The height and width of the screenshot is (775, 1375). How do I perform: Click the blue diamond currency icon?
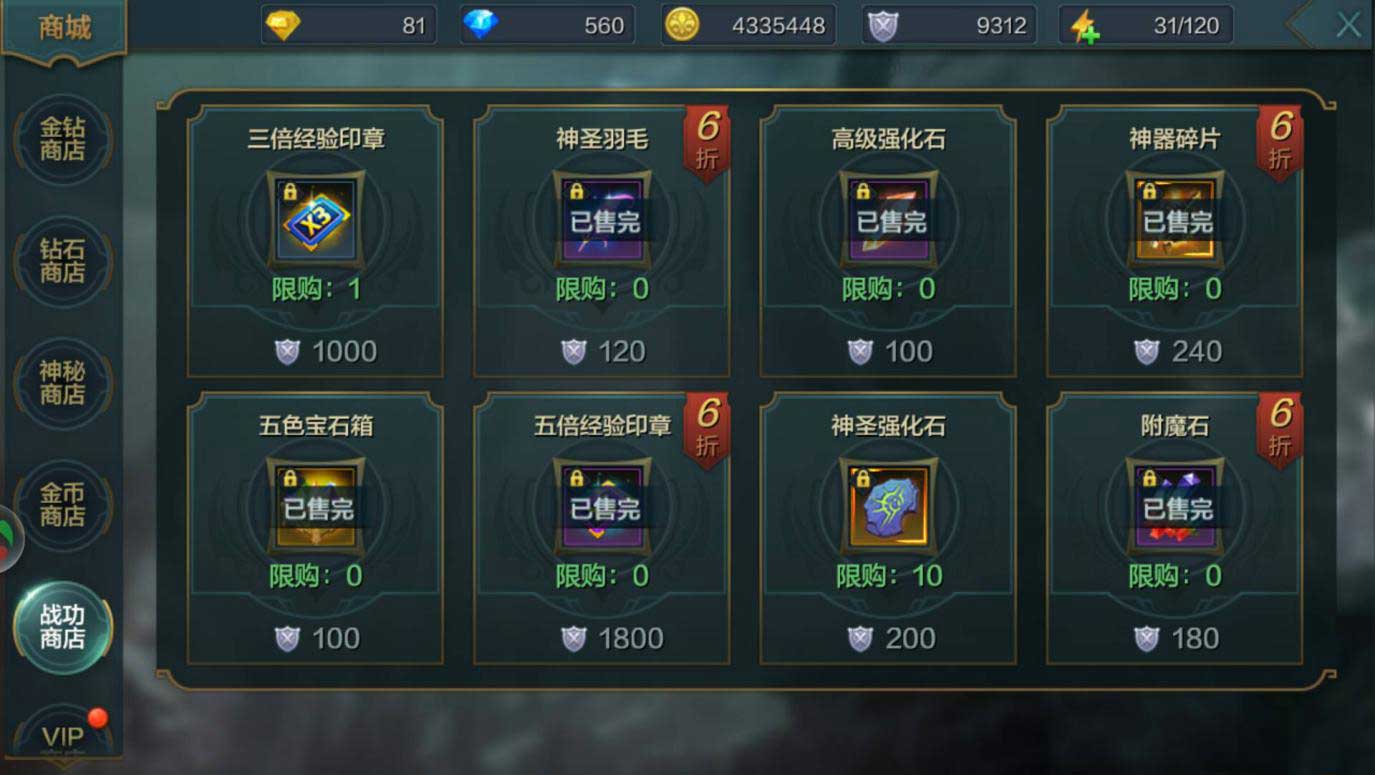(x=482, y=24)
